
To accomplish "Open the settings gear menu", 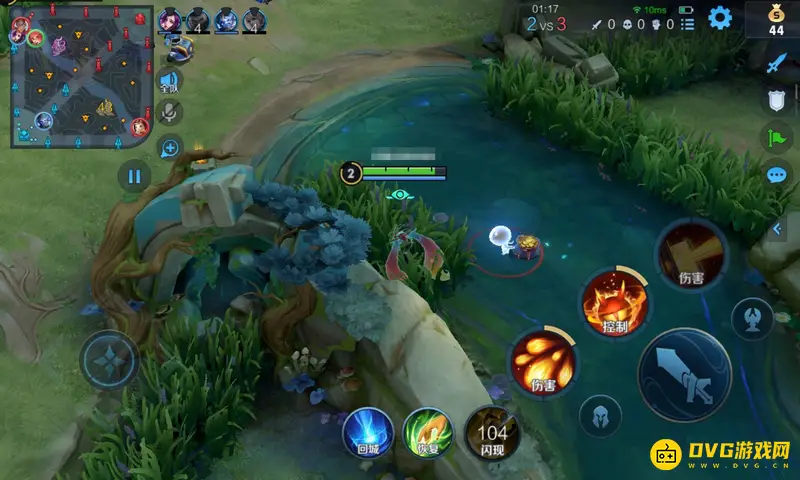I will [x=719, y=17].
